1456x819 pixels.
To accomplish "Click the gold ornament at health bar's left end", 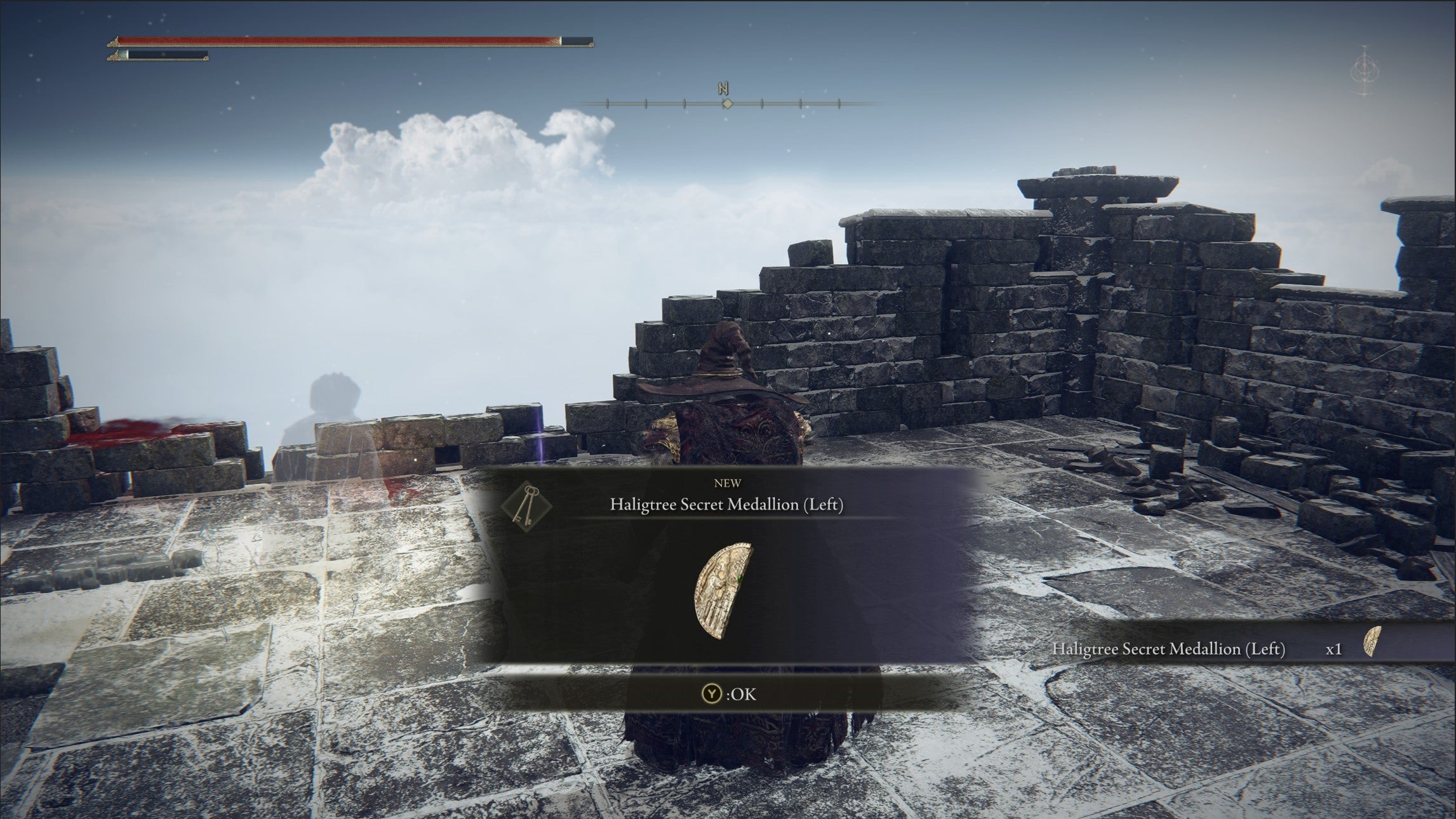I will click(x=114, y=42).
